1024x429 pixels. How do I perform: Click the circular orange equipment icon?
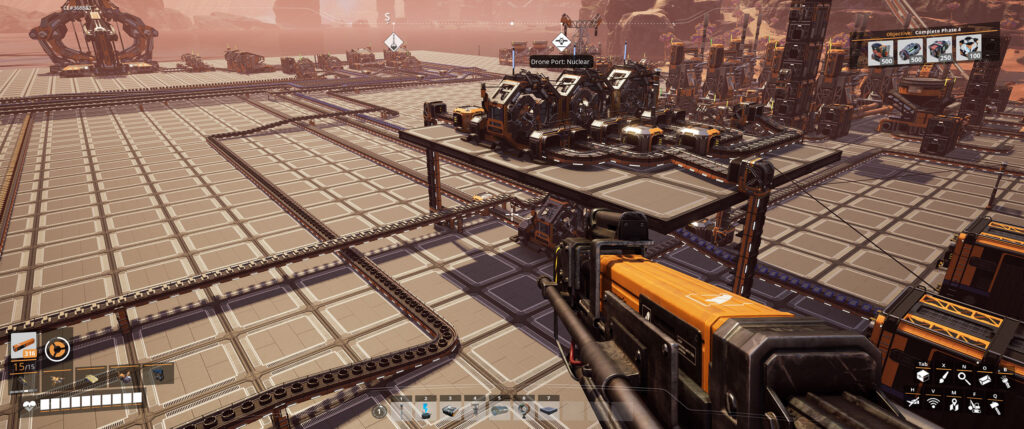click(57, 348)
